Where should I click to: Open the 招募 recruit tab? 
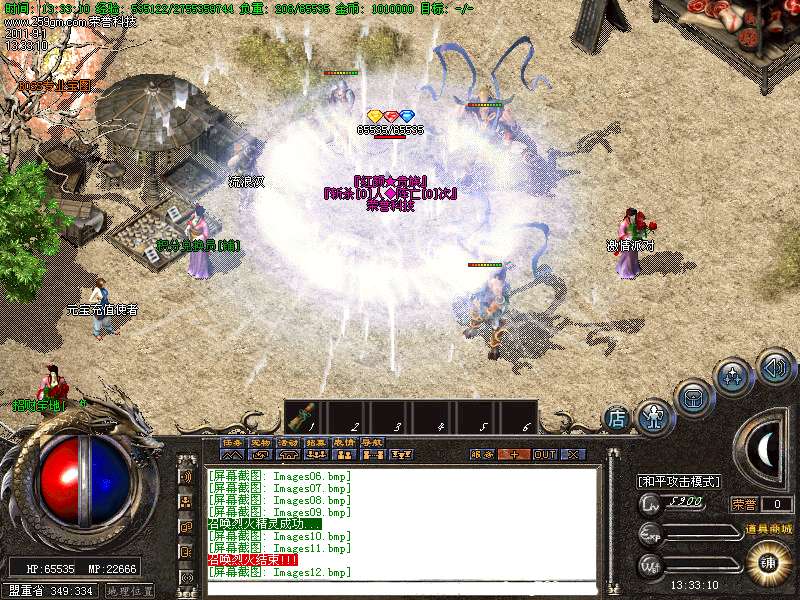pos(316,442)
